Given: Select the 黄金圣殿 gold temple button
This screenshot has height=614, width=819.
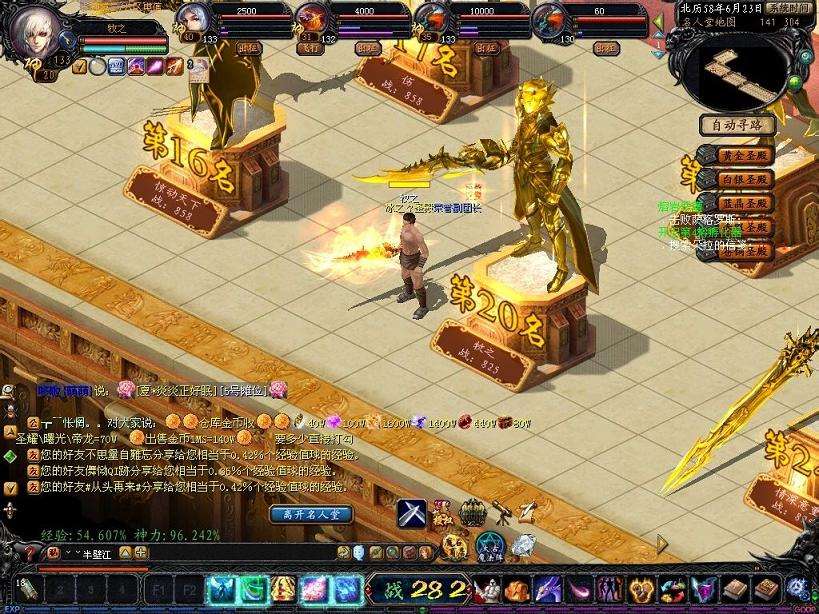Looking at the screenshot, I should [x=745, y=155].
